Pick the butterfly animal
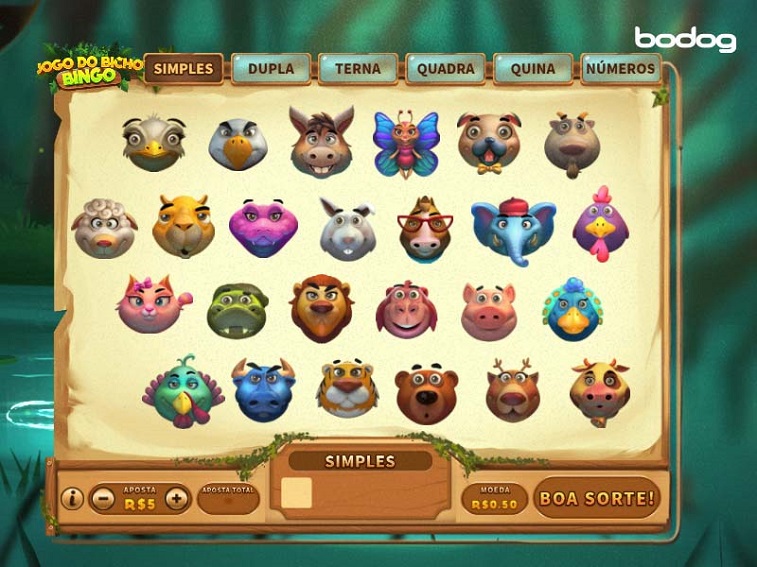The image size is (757, 567). (x=406, y=143)
